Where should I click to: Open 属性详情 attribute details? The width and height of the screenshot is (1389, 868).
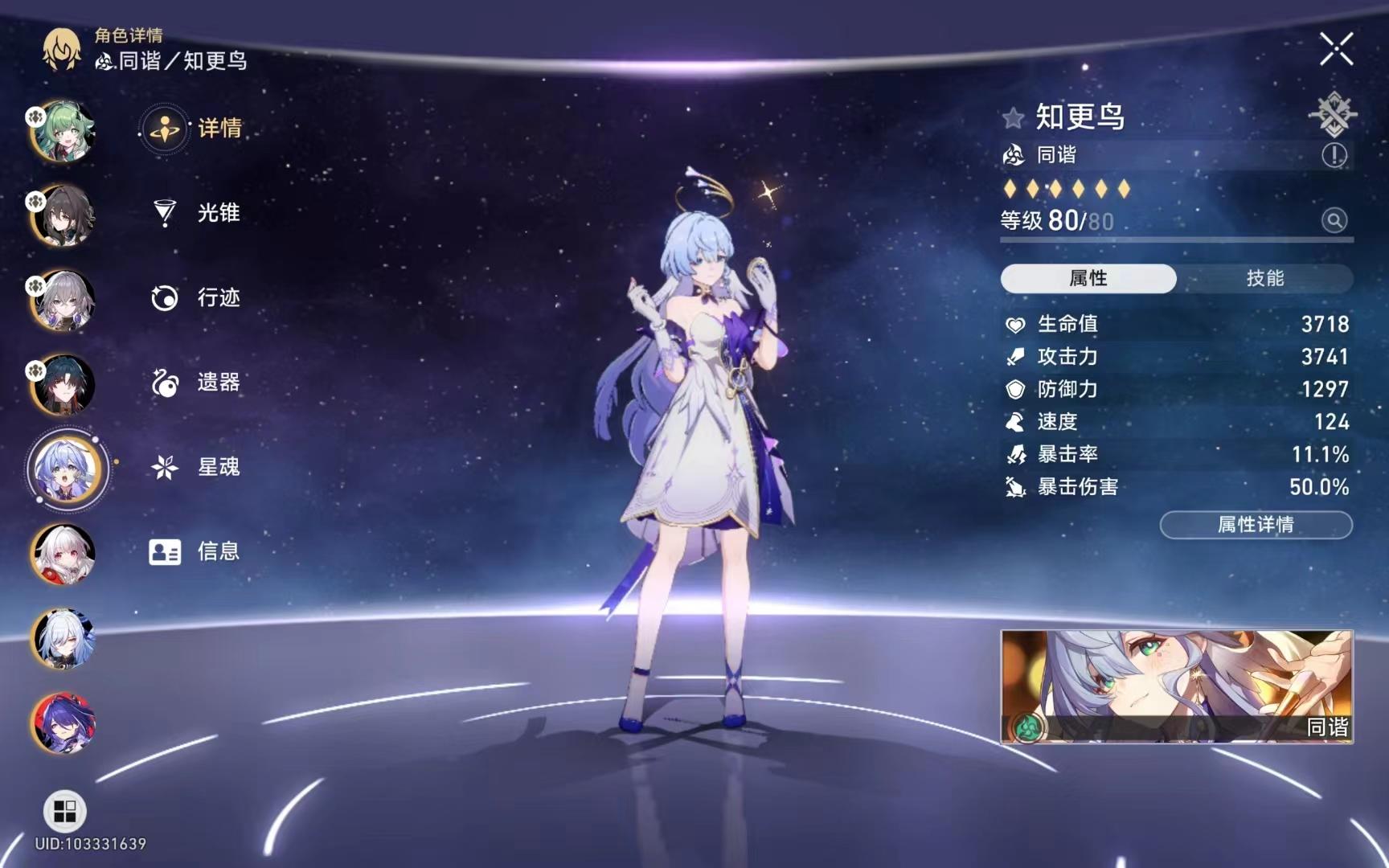tap(1256, 525)
